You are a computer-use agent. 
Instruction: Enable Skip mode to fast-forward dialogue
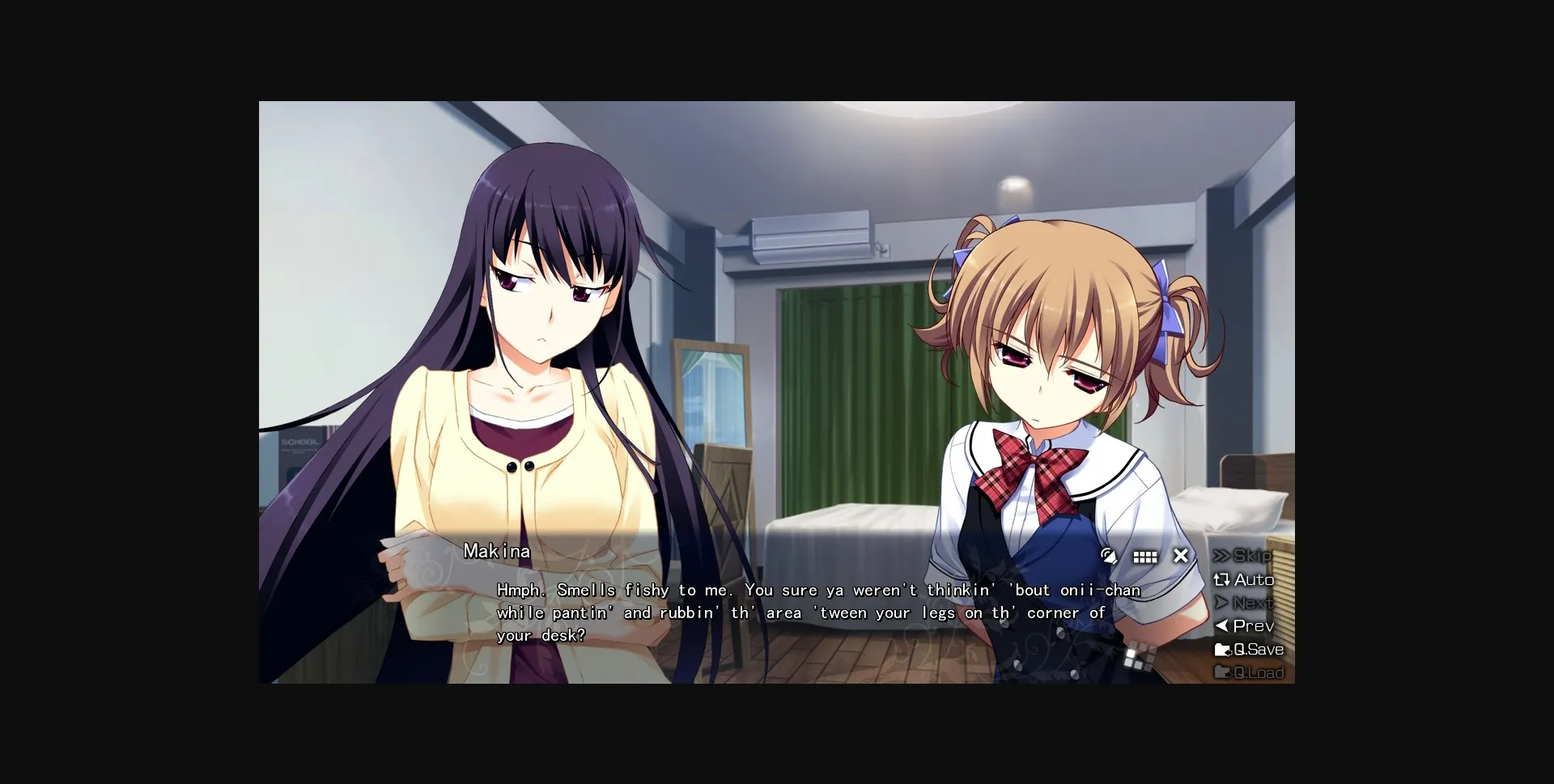pos(1250,557)
